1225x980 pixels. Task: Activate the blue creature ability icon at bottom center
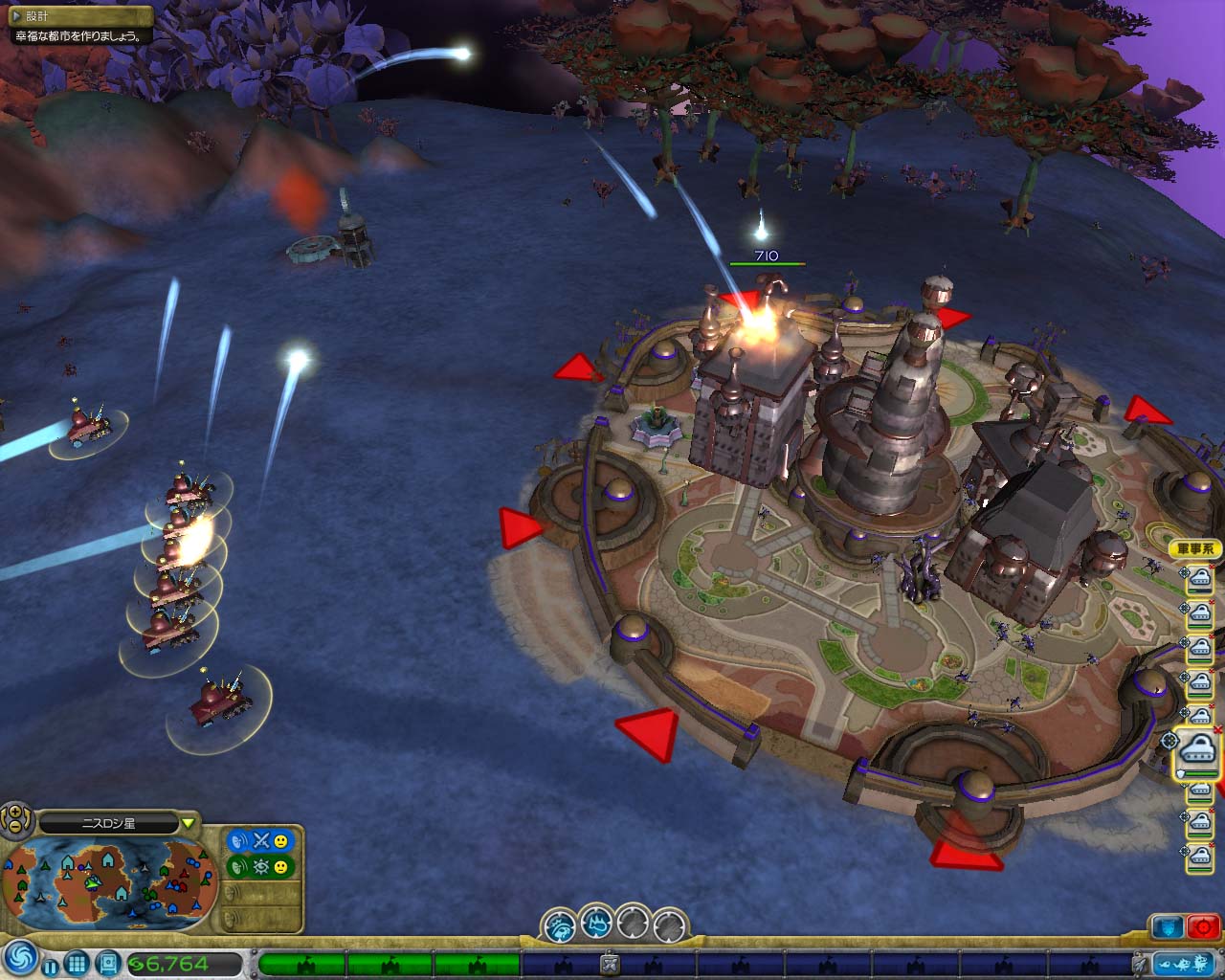597,924
